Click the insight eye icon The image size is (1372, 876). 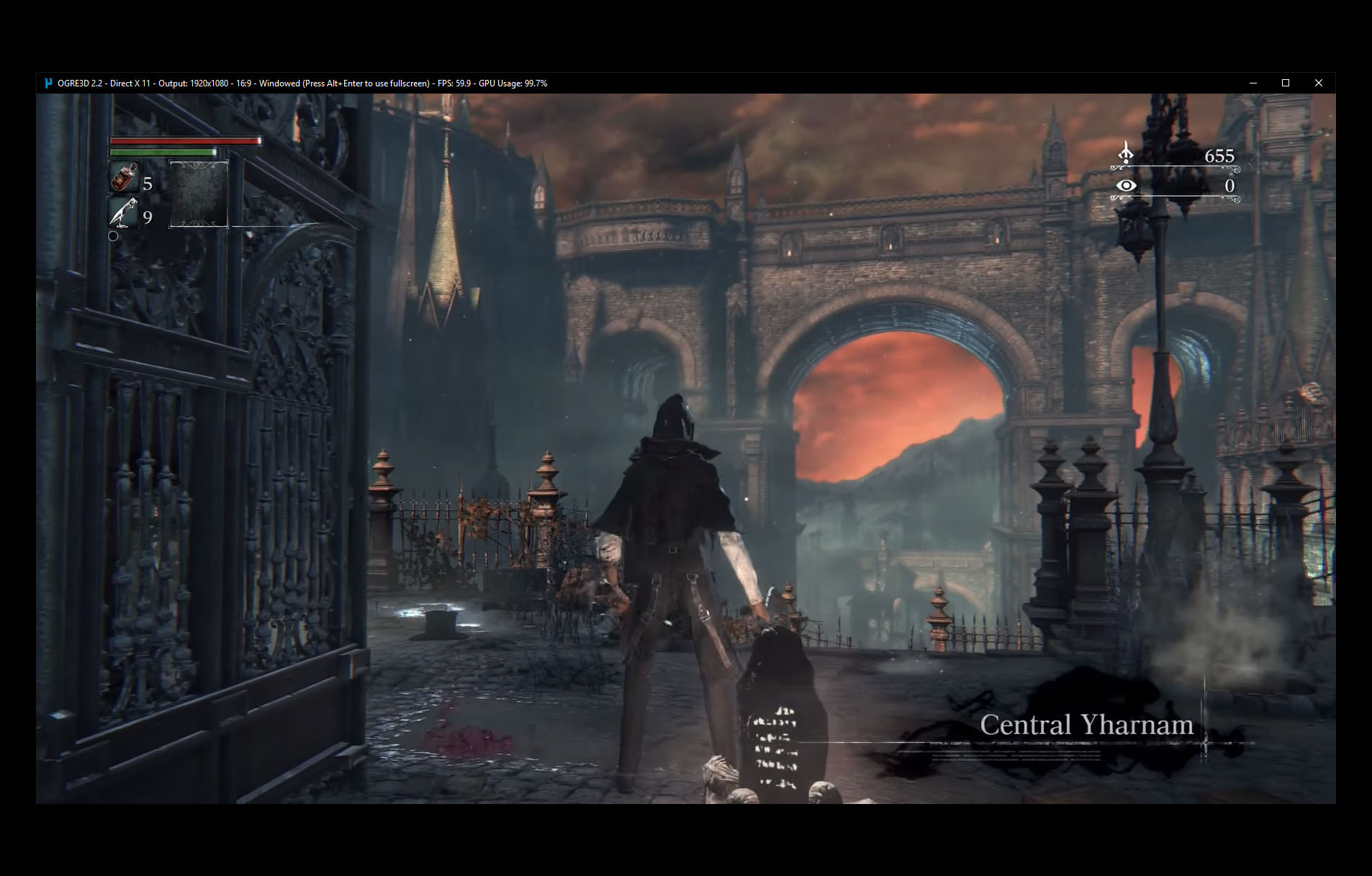pyautogui.click(x=1126, y=186)
